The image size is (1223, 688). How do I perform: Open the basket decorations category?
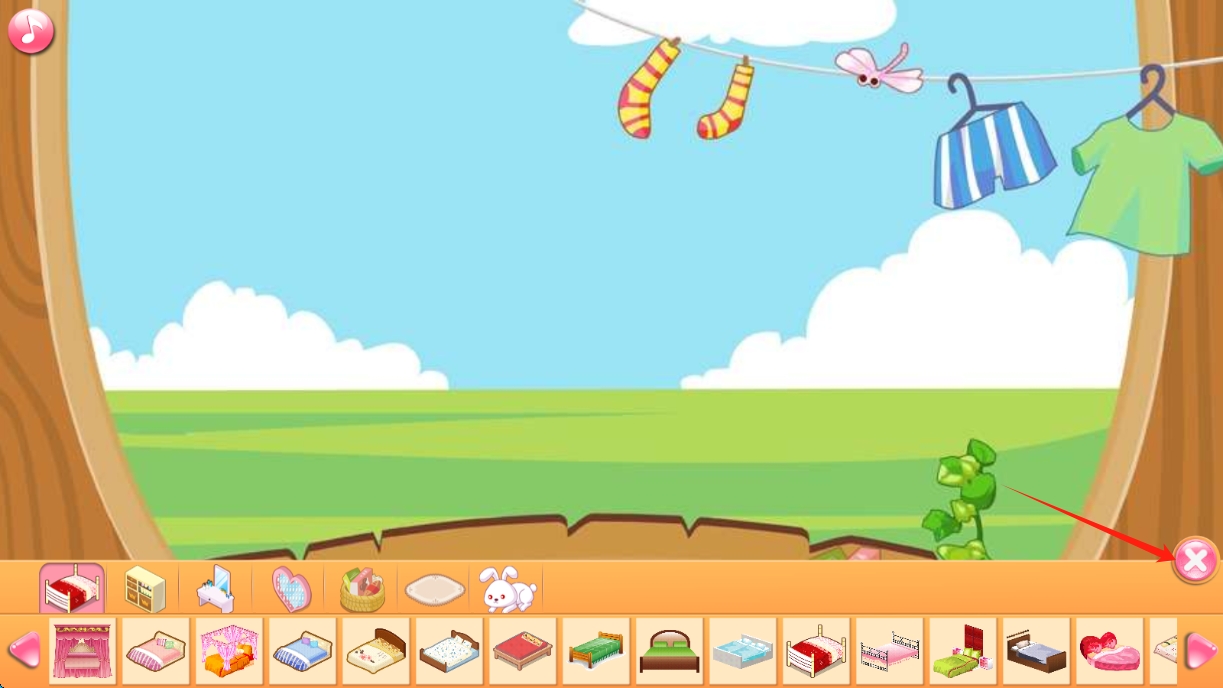tap(362, 589)
